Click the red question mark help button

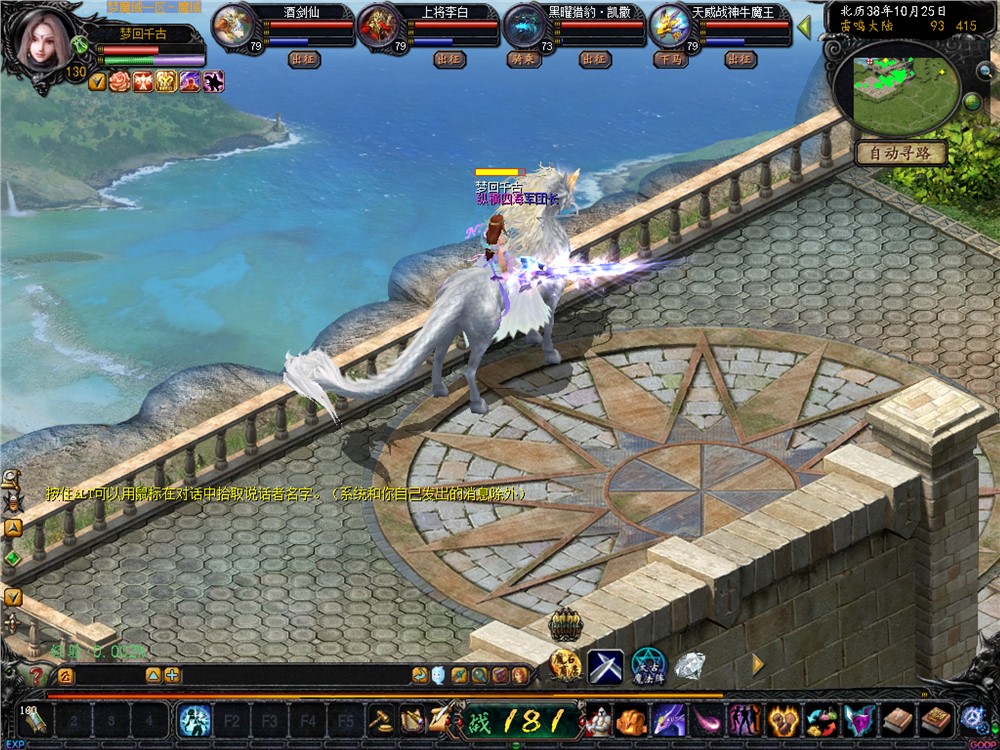coord(37,677)
